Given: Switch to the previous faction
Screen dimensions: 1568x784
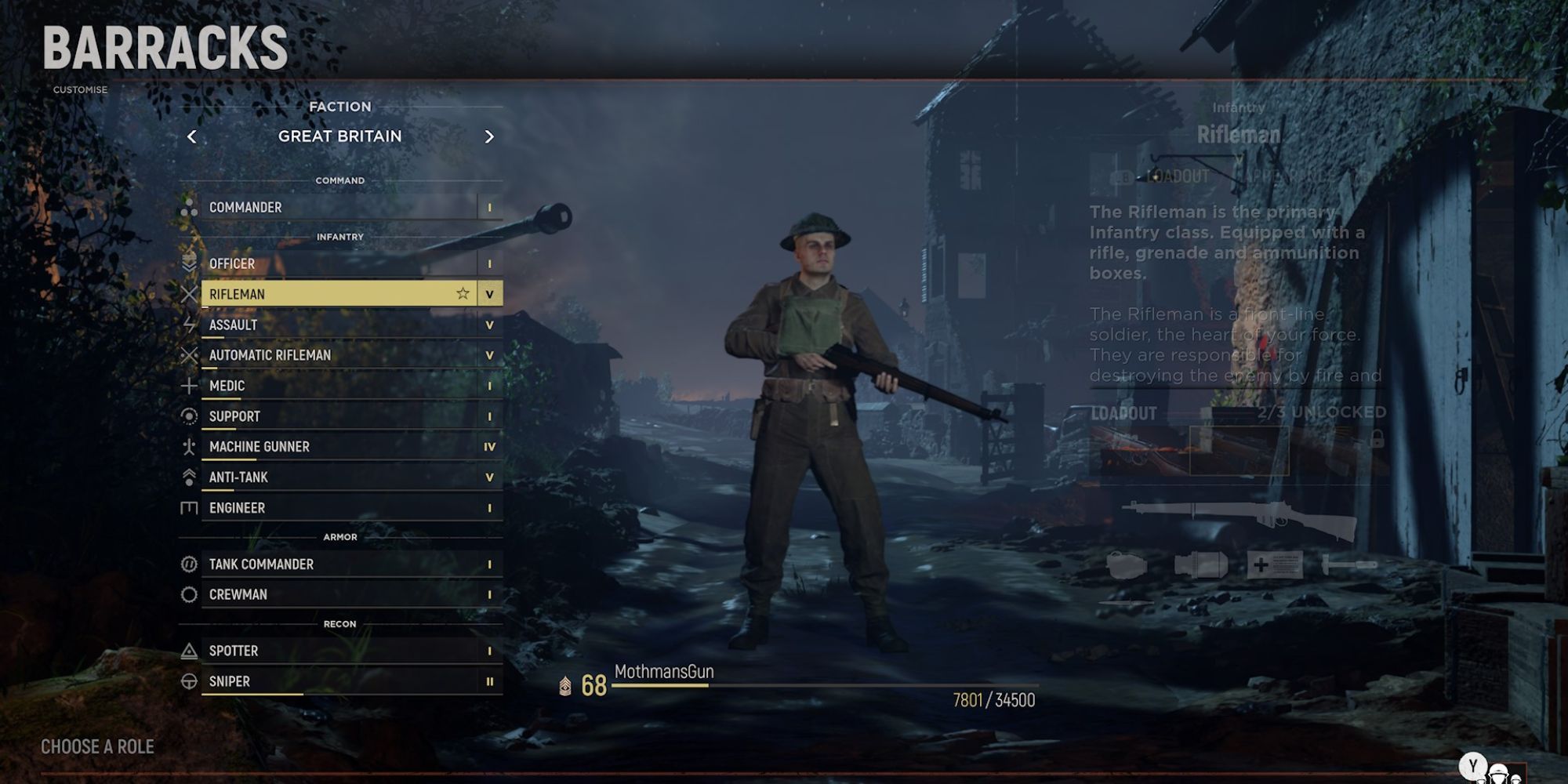Looking at the screenshot, I should [x=192, y=137].
